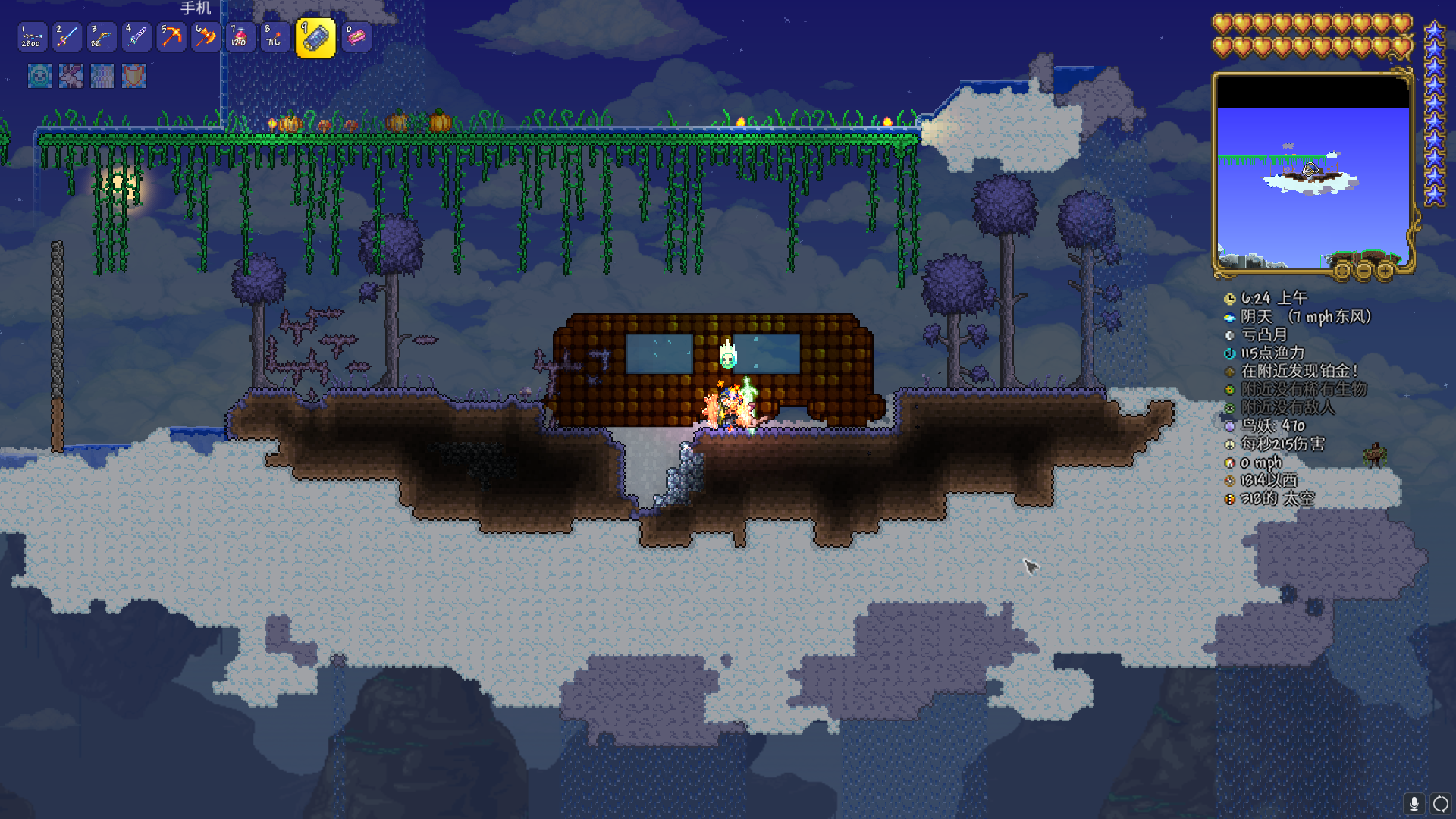The width and height of the screenshot is (1456, 819).
Task: Click the orange shield buff icon
Action: pos(133,76)
